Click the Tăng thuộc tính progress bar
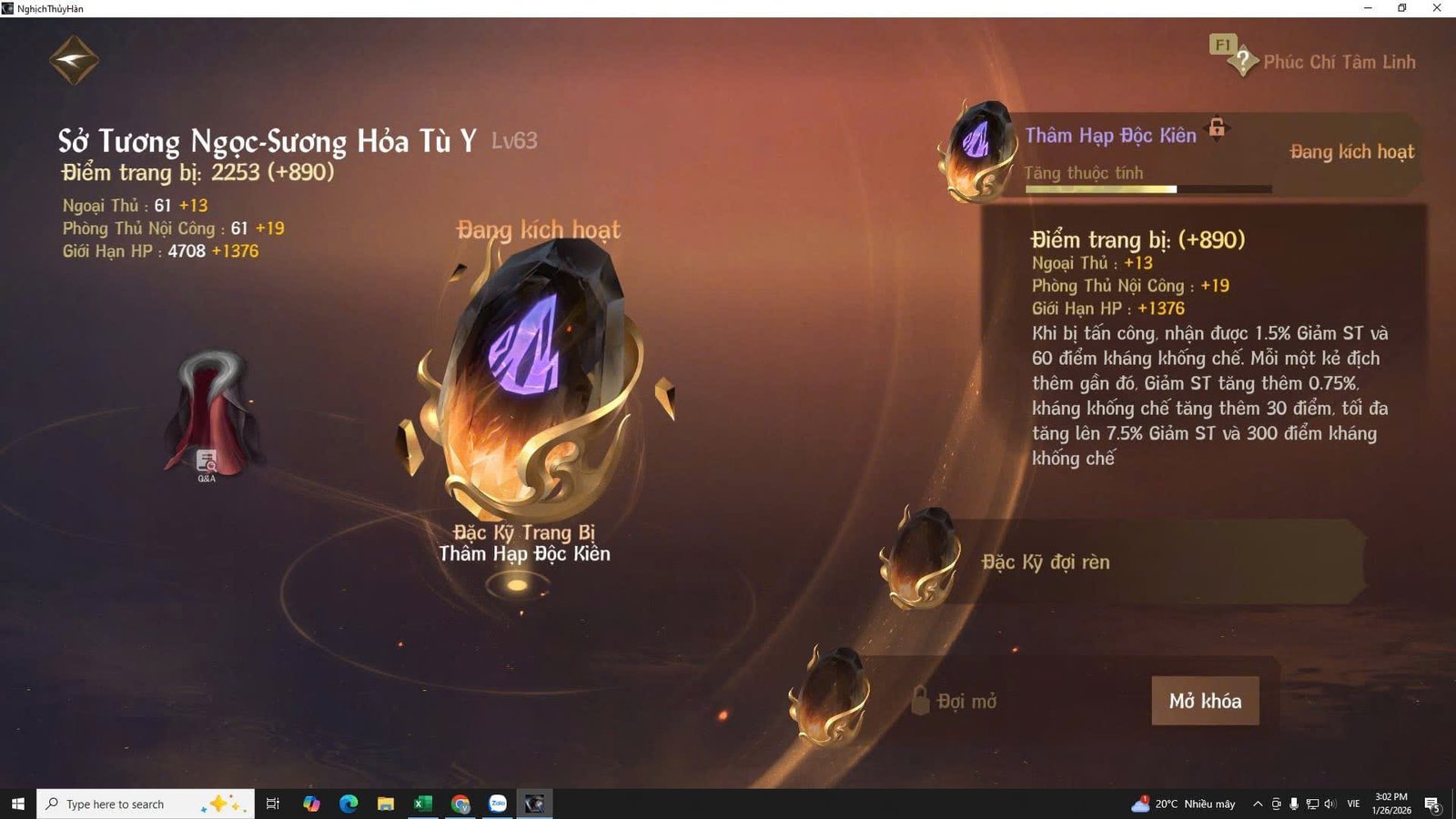Viewport: 1456px width, 819px height. coord(1148,188)
